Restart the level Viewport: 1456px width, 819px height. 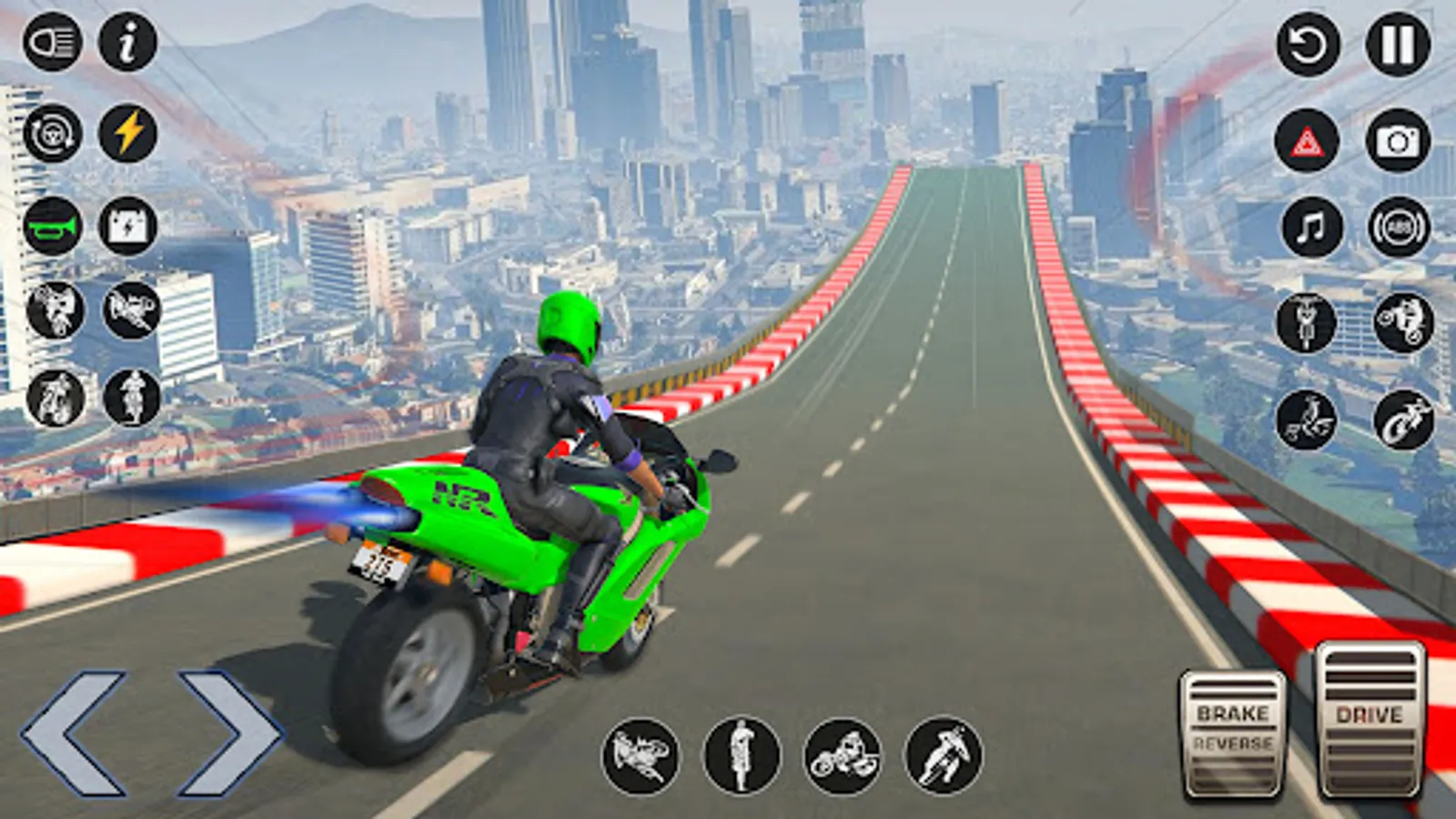click(1308, 43)
